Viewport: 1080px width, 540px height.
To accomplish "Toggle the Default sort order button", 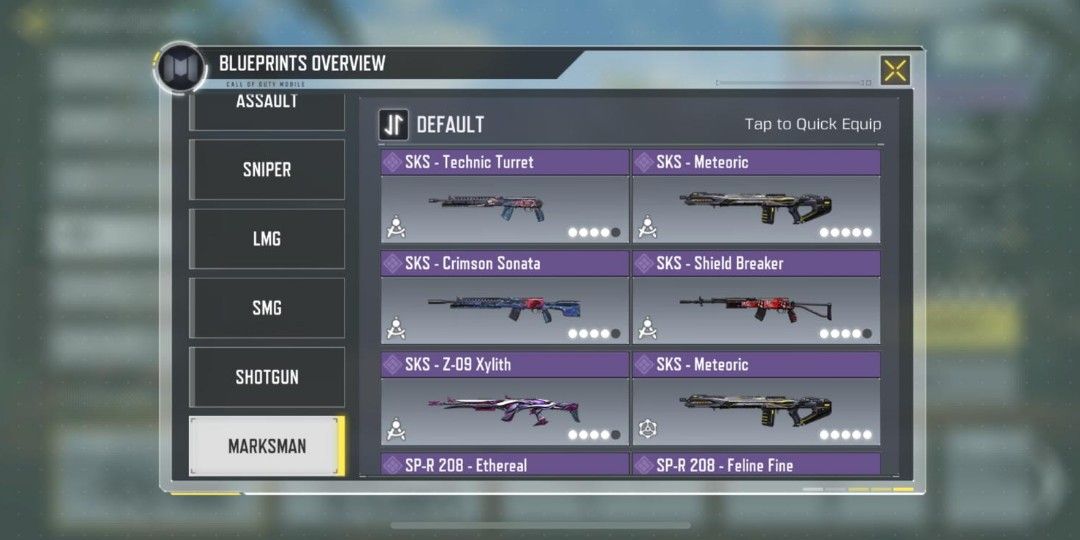I will [393, 125].
